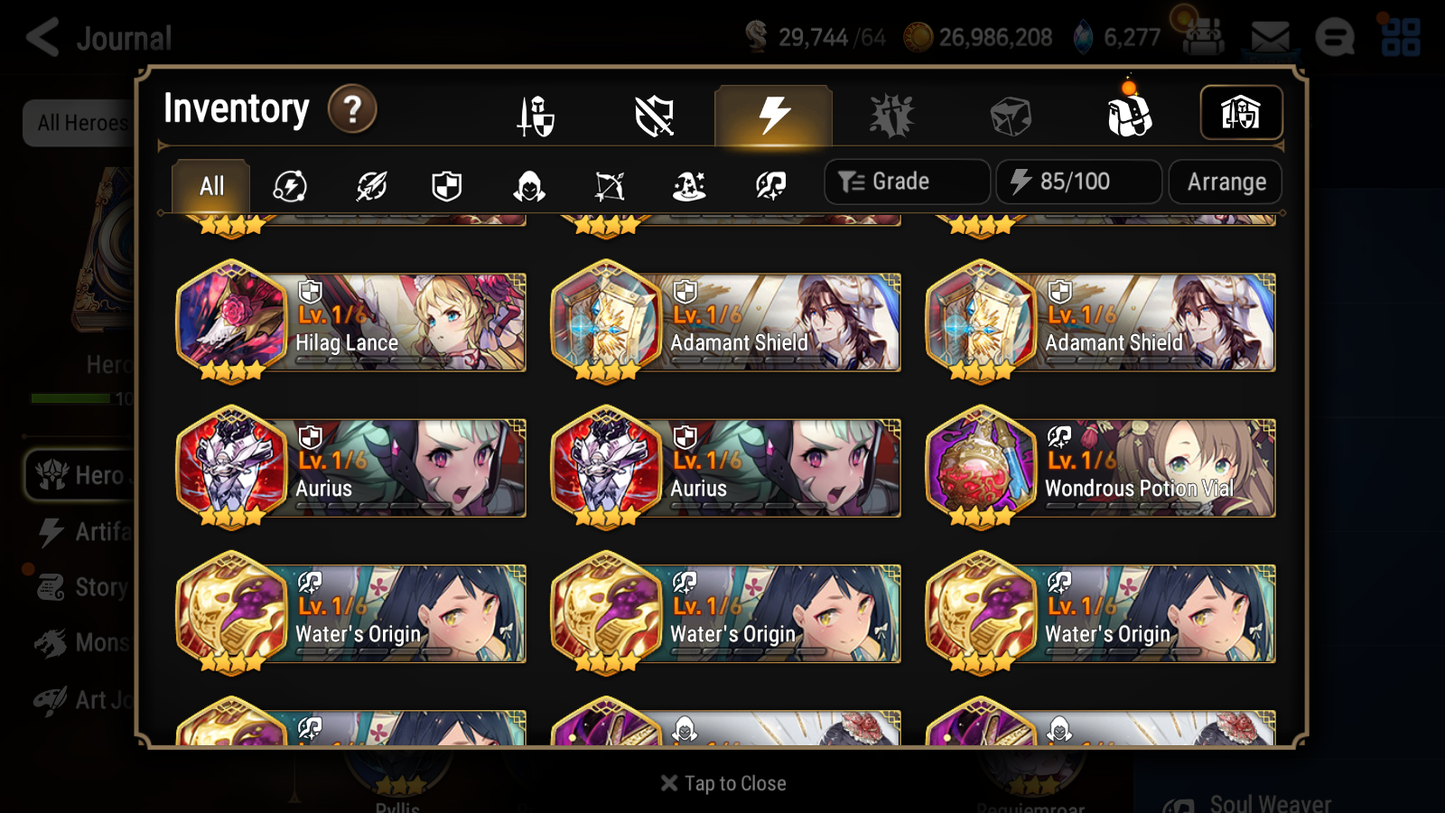
Task: Click the 85/100 artifact capacity indicator
Action: [x=1078, y=181]
